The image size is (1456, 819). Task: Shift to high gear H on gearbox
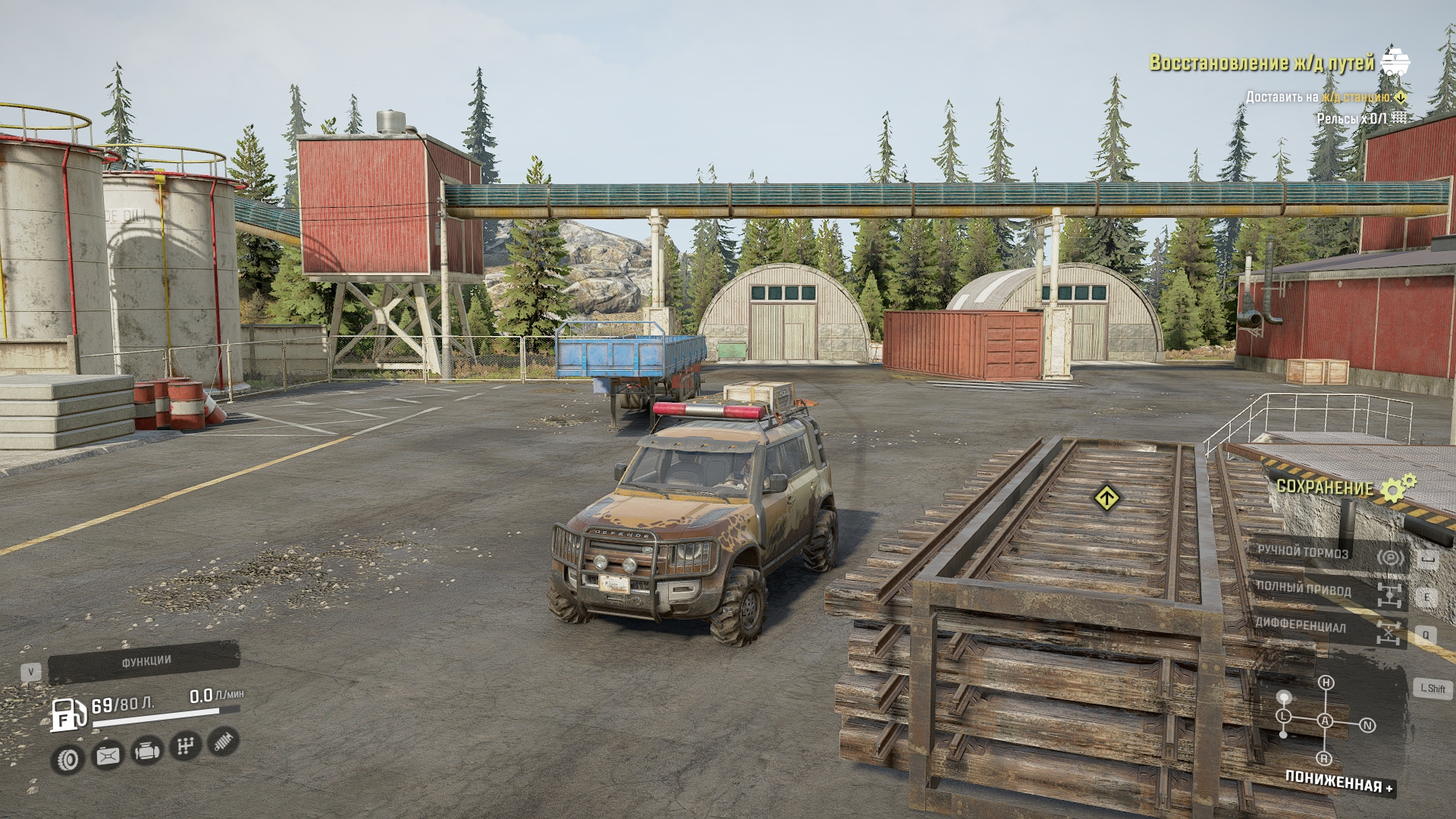point(1326,683)
